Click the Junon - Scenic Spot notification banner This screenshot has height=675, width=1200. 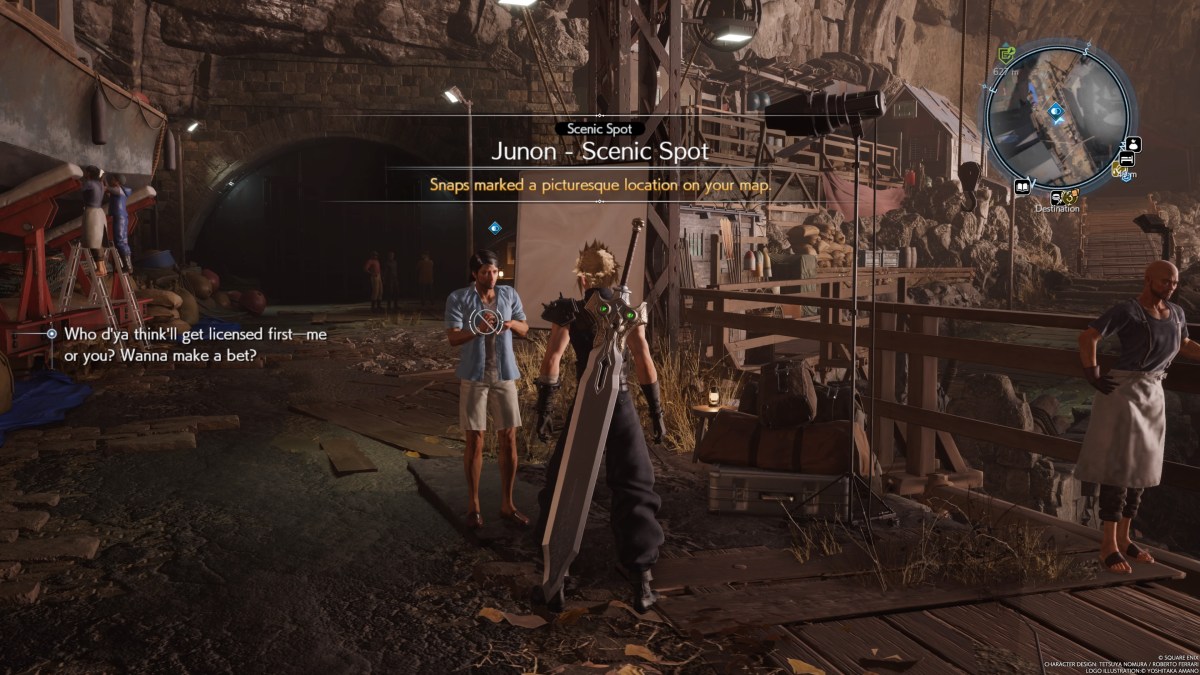click(599, 152)
